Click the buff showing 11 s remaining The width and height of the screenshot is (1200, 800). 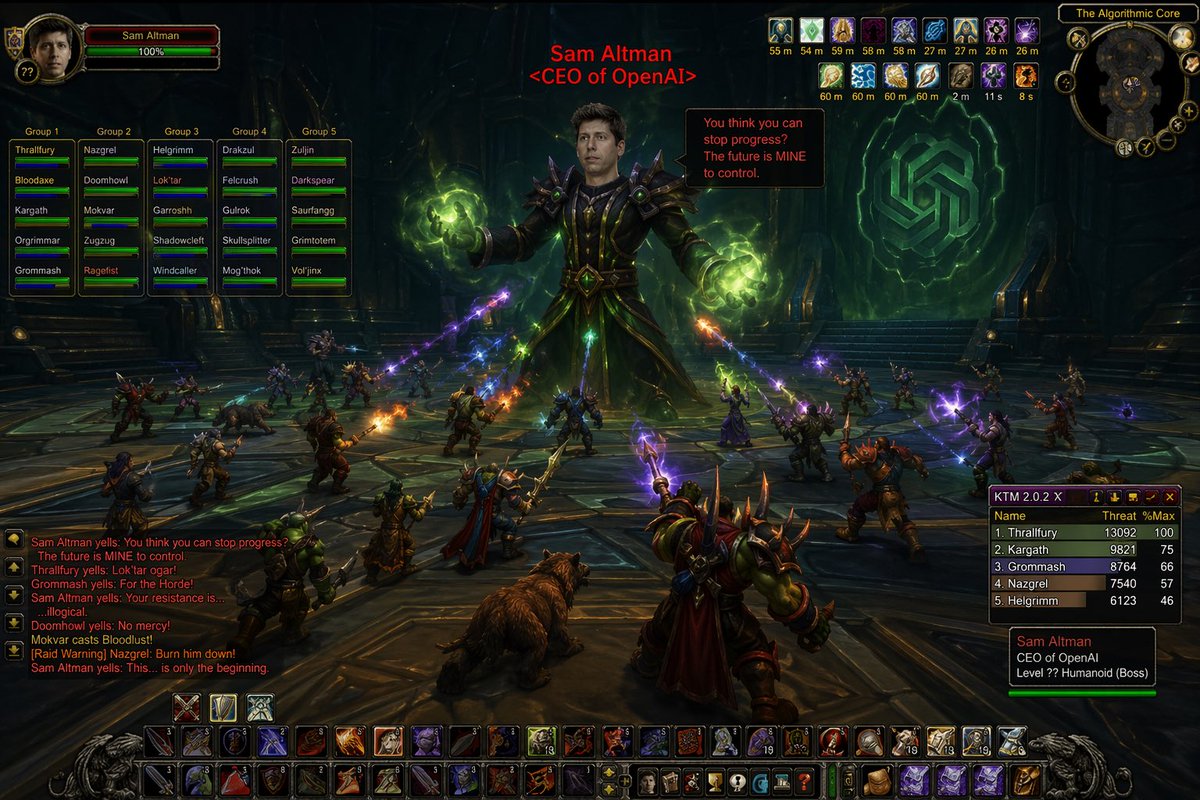coord(994,75)
